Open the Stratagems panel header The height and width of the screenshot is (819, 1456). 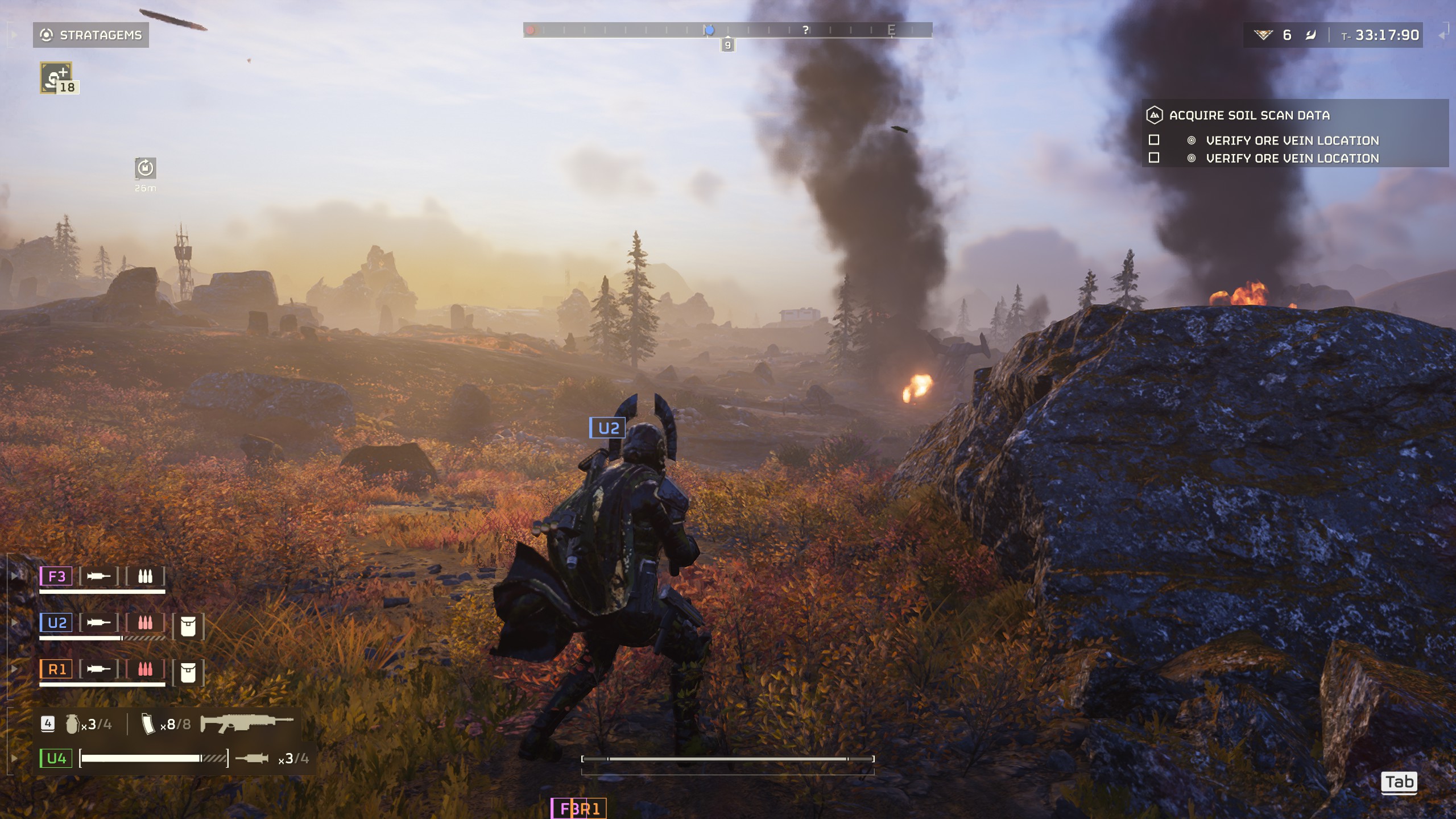coord(91,35)
